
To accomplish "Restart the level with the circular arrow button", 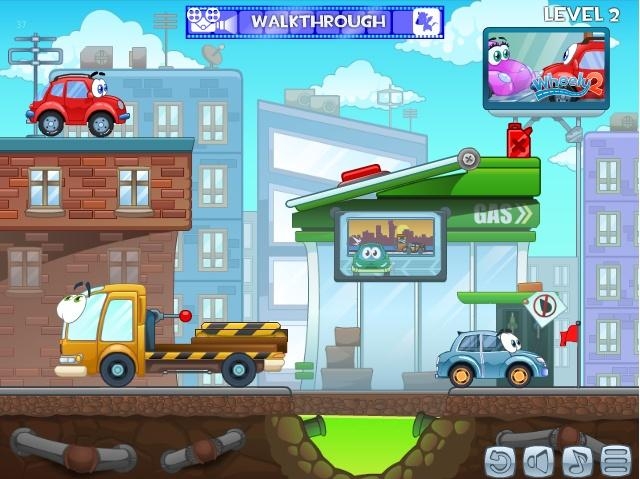I will [500, 460].
